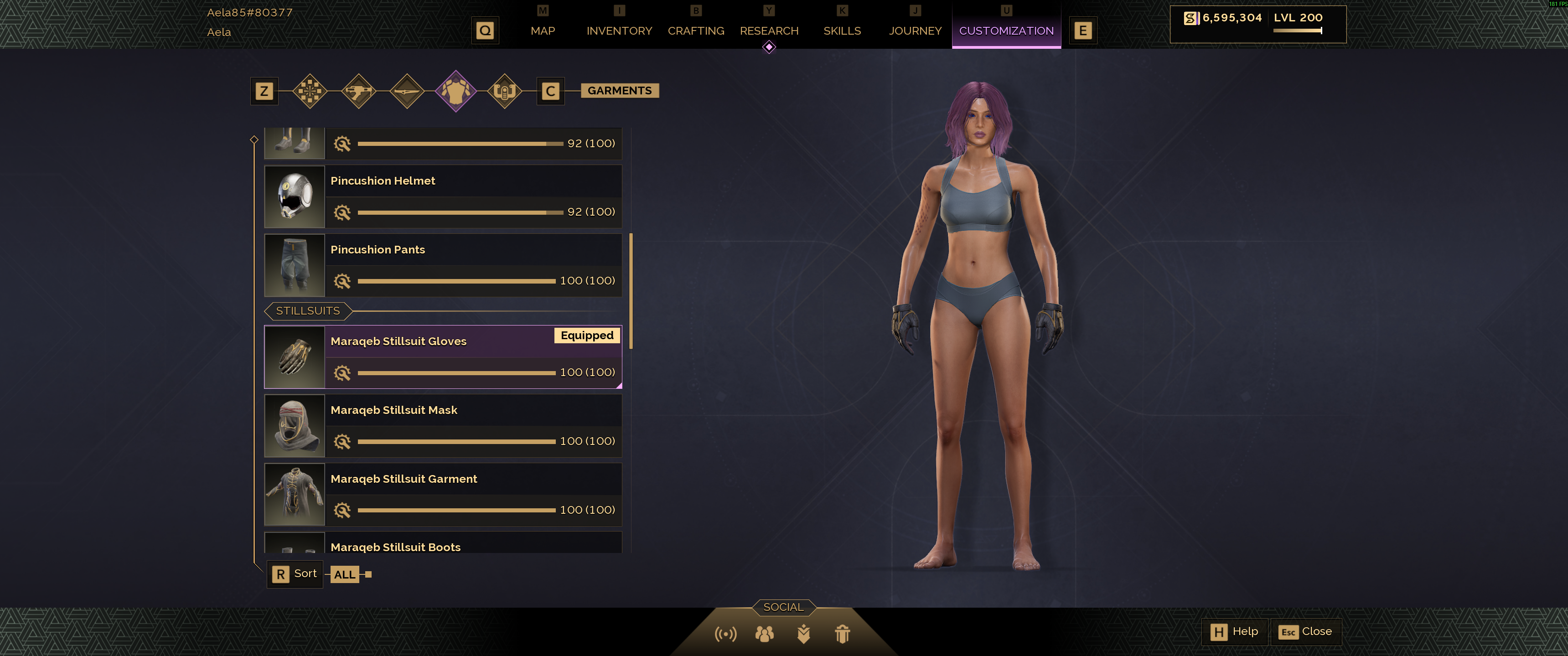
Task: Pick the first diamond category with squares burst
Action: coord(310,91)
